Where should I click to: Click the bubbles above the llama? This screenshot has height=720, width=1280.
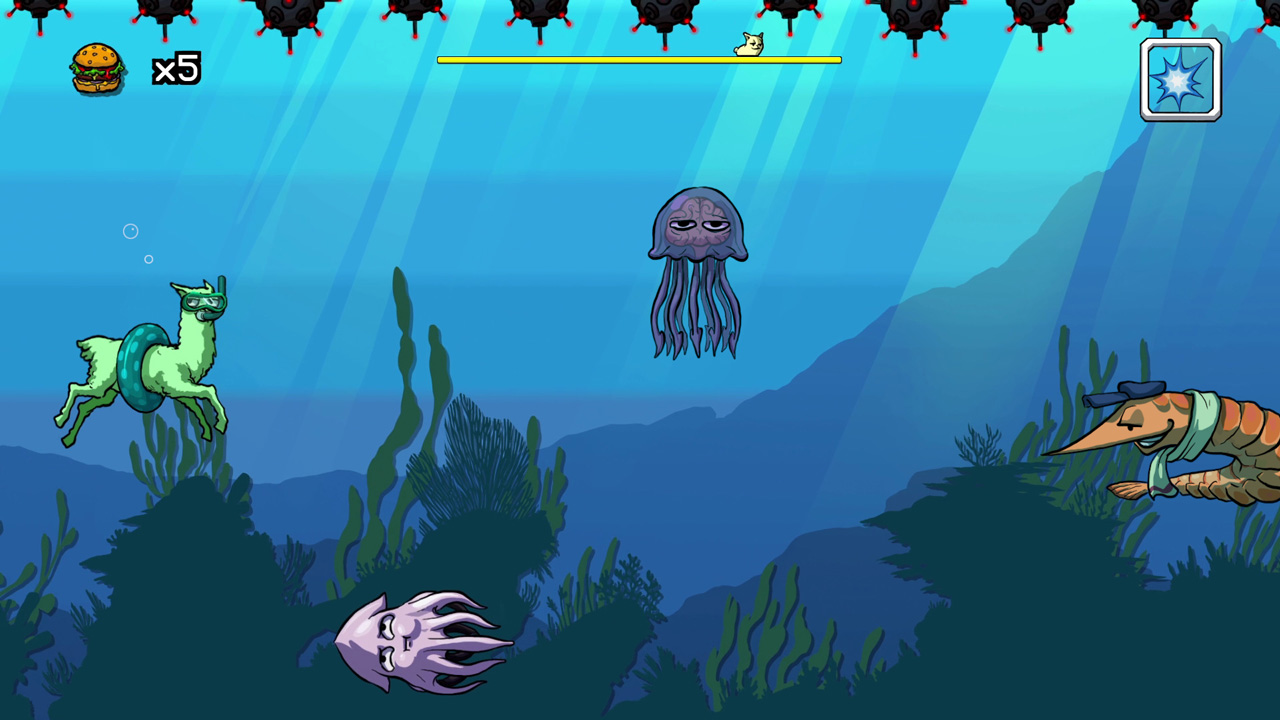[x=131, y=232]
